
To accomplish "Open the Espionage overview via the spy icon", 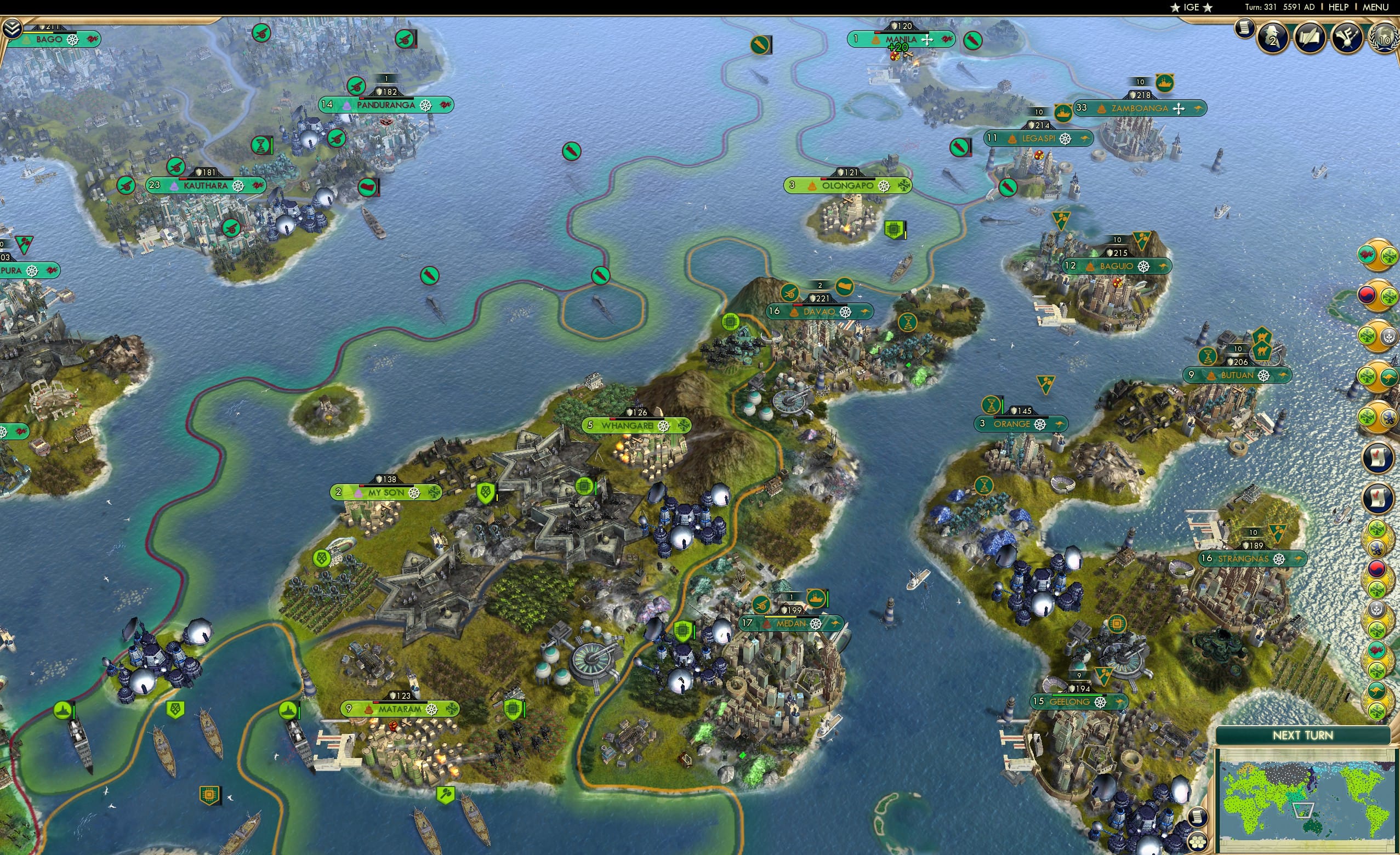I will pos(1274,38).
